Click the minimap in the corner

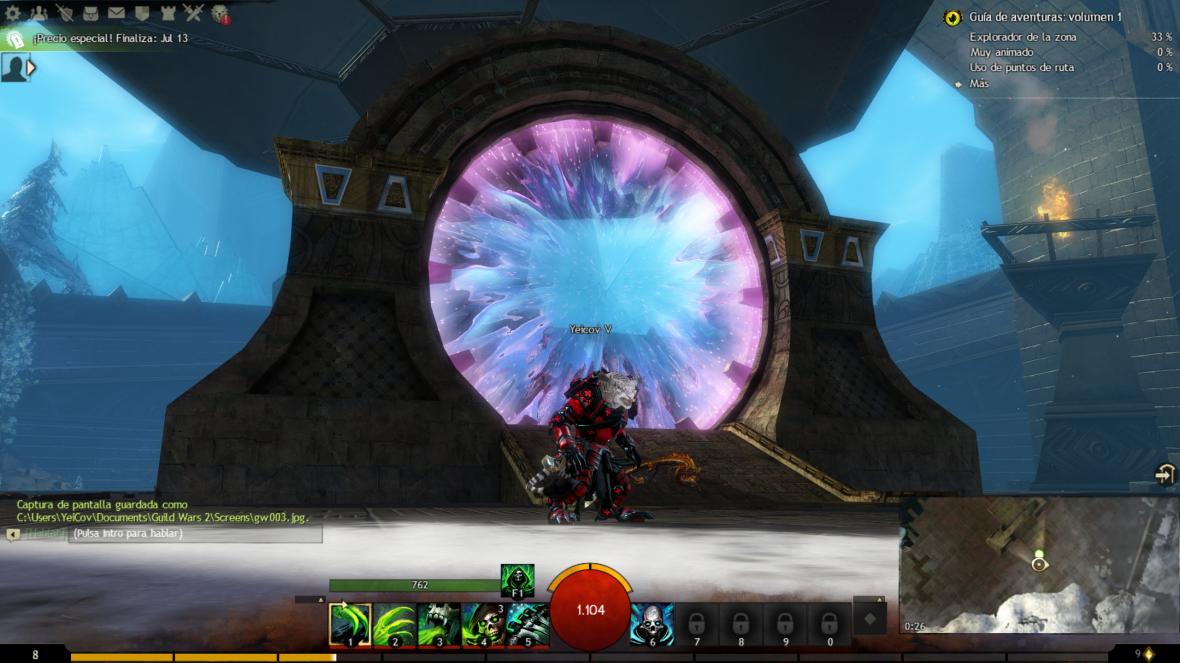[x=1040, y=566]
